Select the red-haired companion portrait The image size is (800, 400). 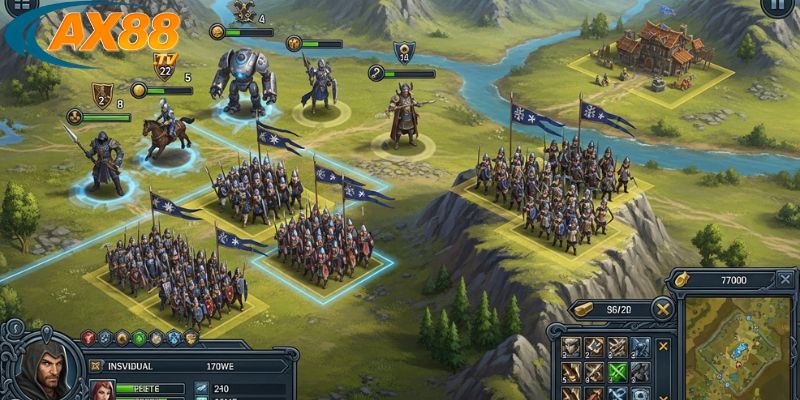tap(100, 389)
